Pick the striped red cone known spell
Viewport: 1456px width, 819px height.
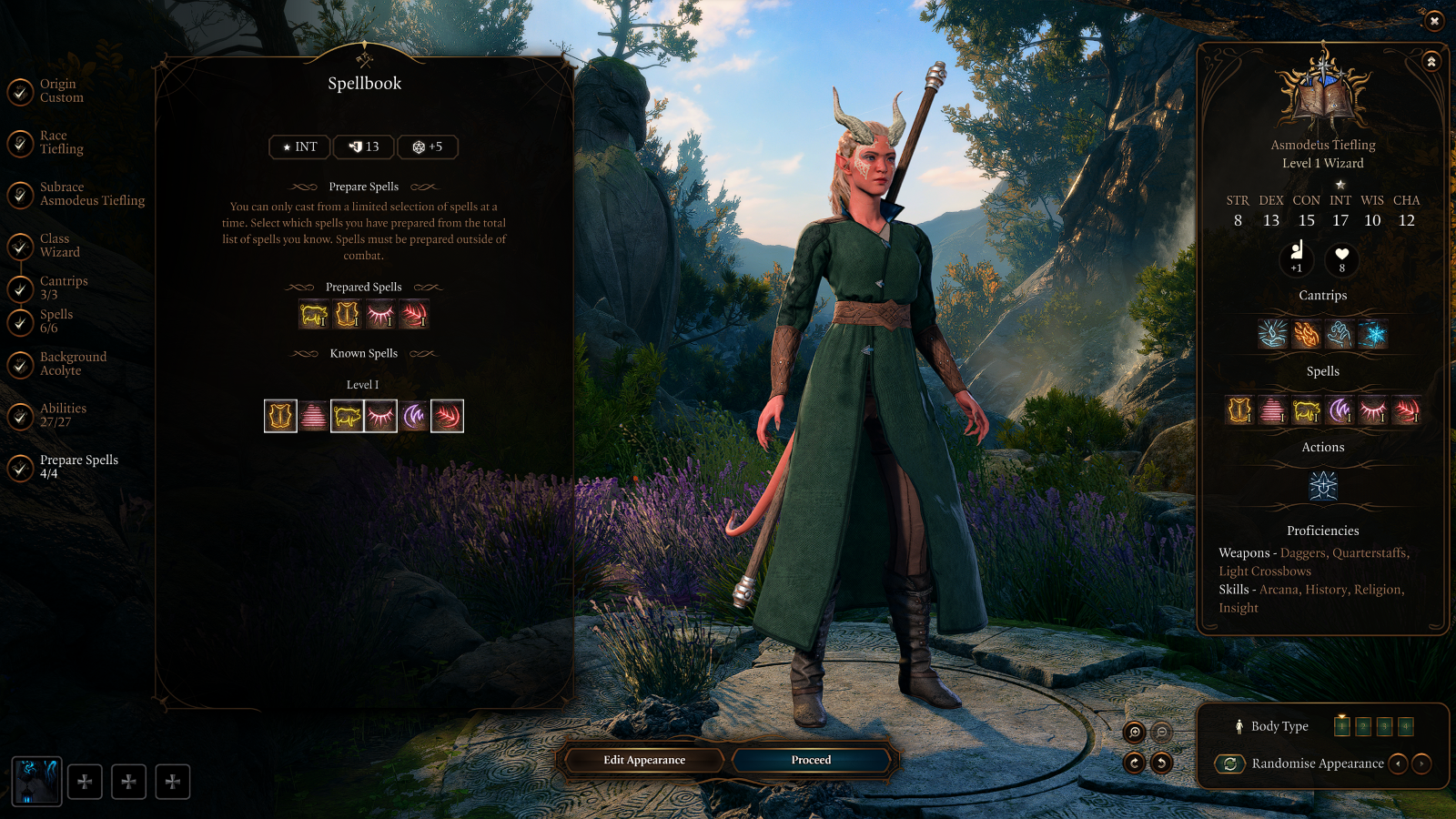point(314,416)
